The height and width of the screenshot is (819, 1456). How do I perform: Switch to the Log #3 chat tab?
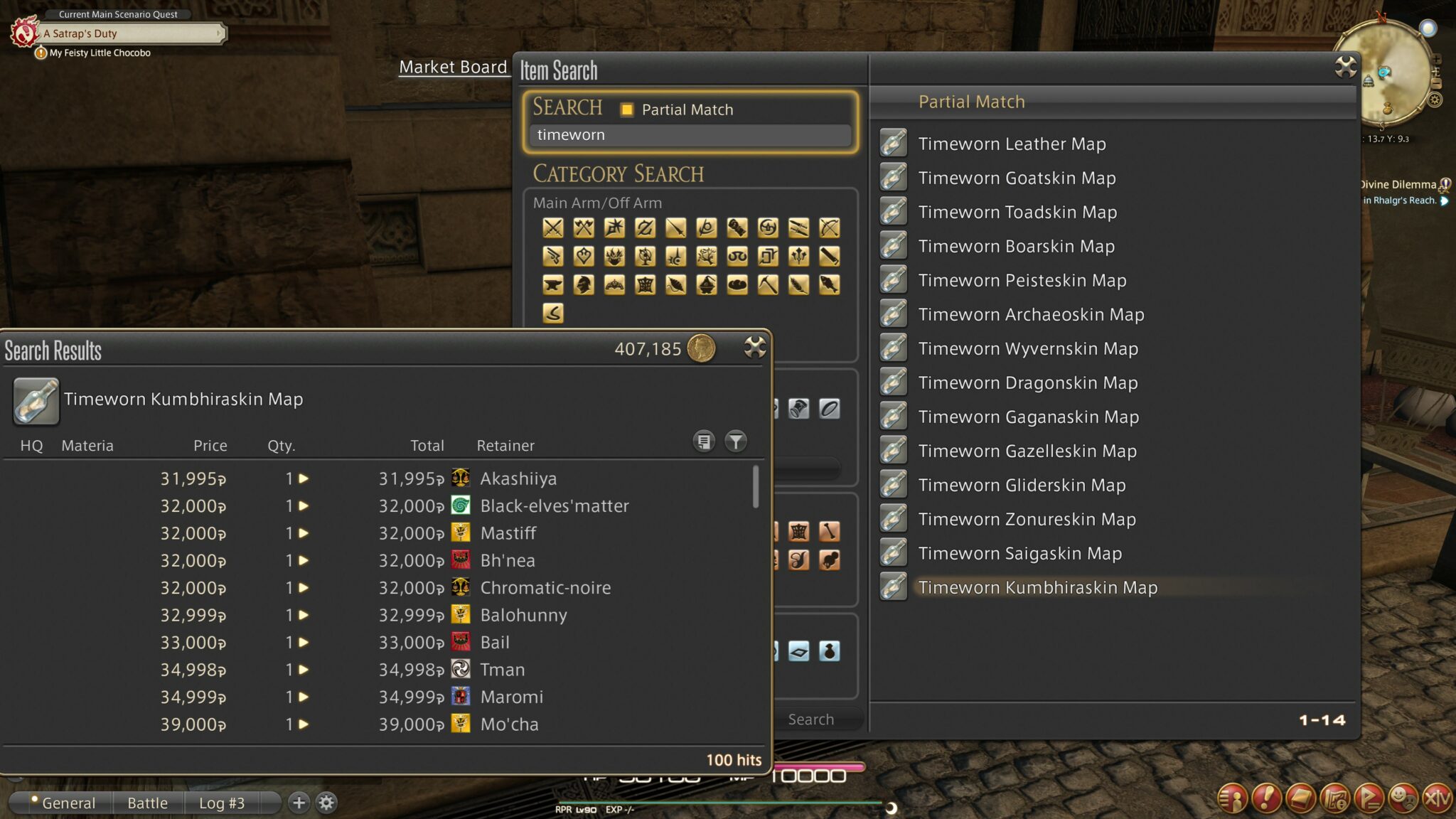pos(222,802)
